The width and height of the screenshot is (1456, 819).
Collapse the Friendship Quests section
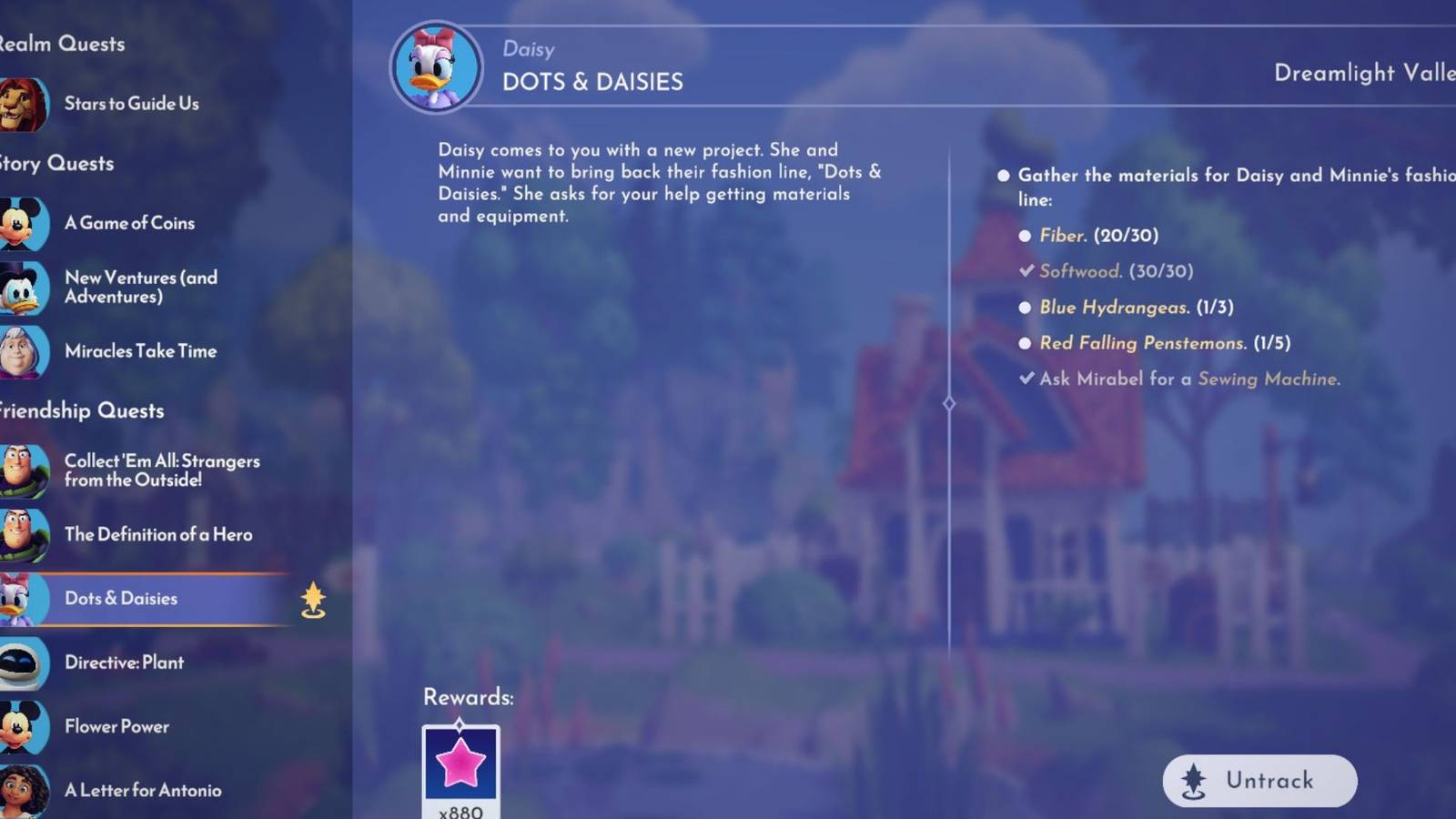coord(82,411)
